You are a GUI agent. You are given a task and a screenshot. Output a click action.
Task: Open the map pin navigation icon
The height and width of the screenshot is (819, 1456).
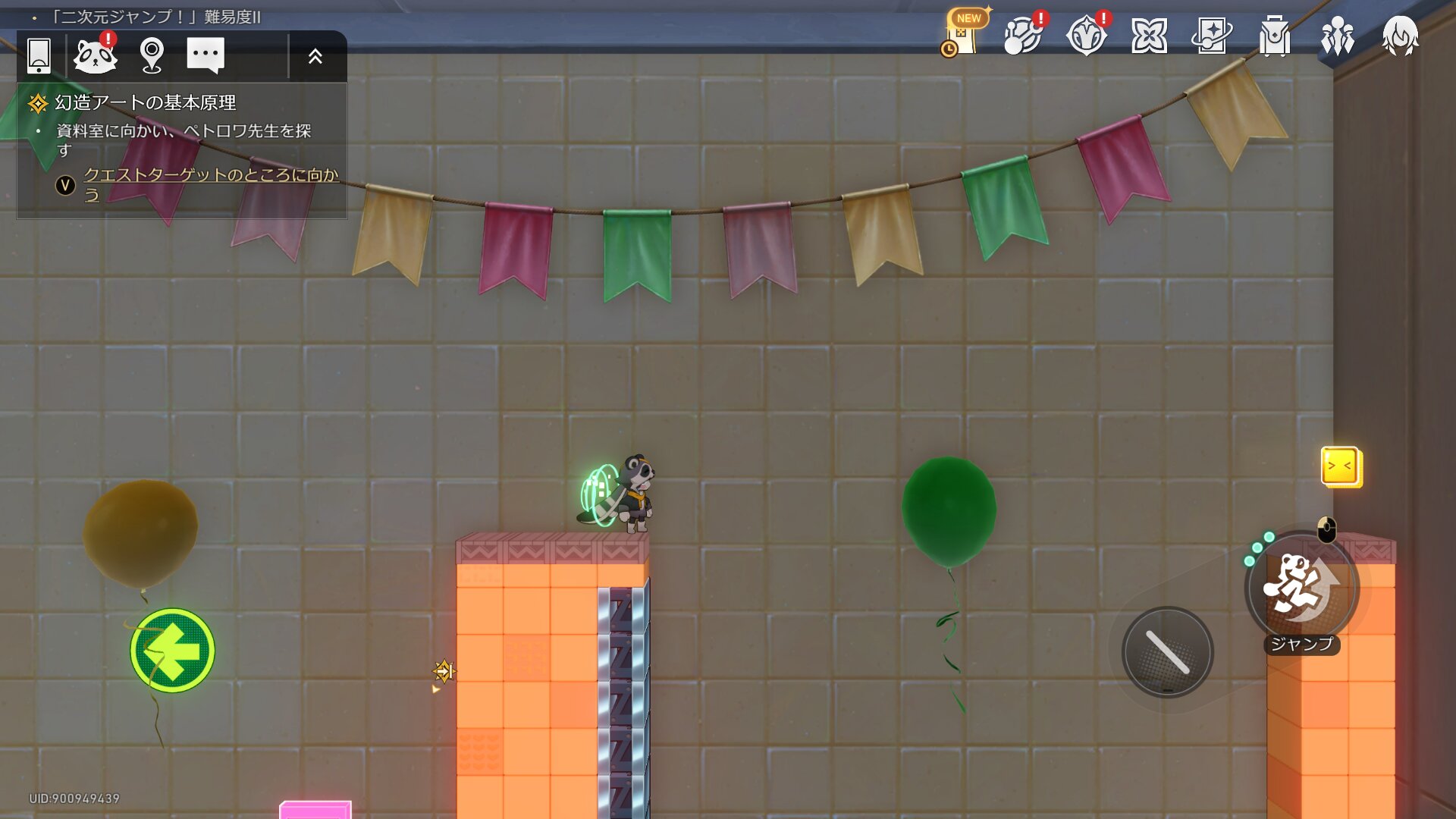[152, 55]
